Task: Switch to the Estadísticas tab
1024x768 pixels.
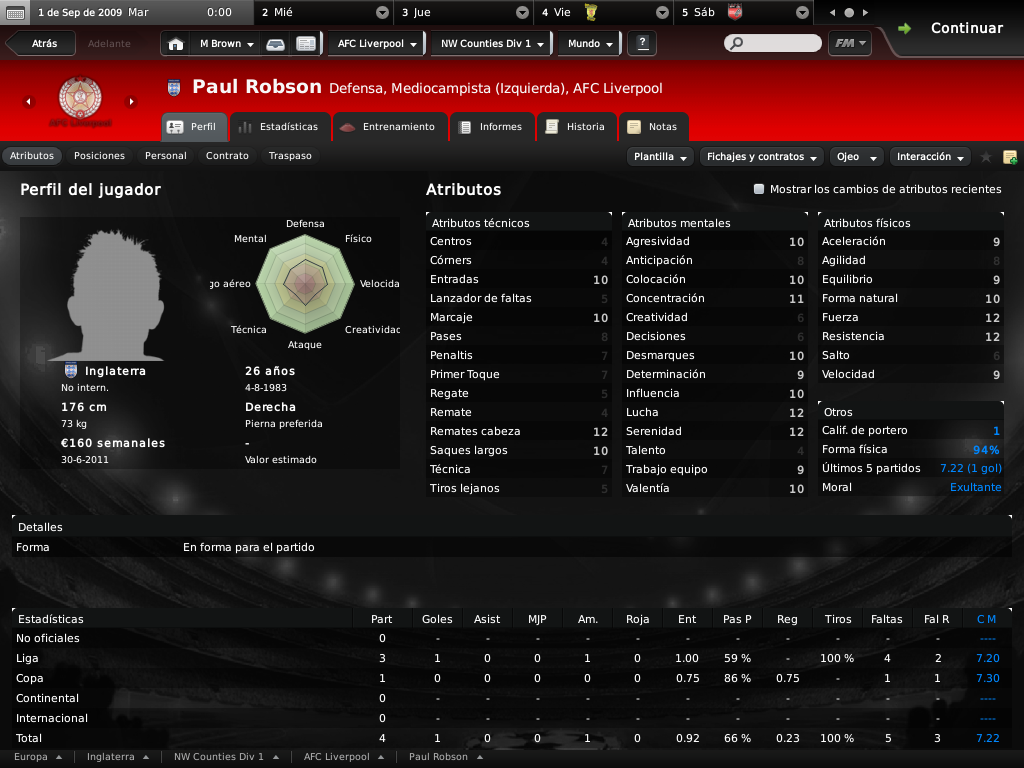Action: tap(279, 127)
